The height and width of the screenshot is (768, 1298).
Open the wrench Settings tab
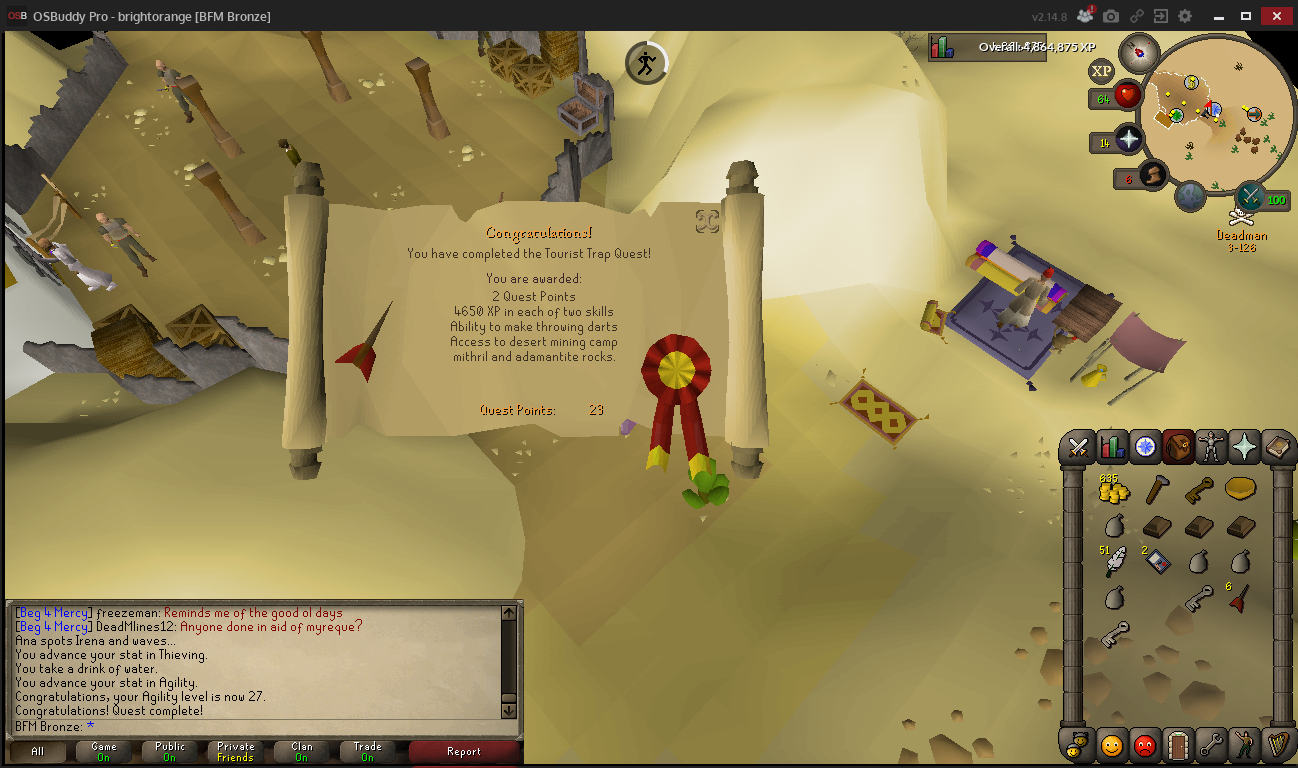1210,744
